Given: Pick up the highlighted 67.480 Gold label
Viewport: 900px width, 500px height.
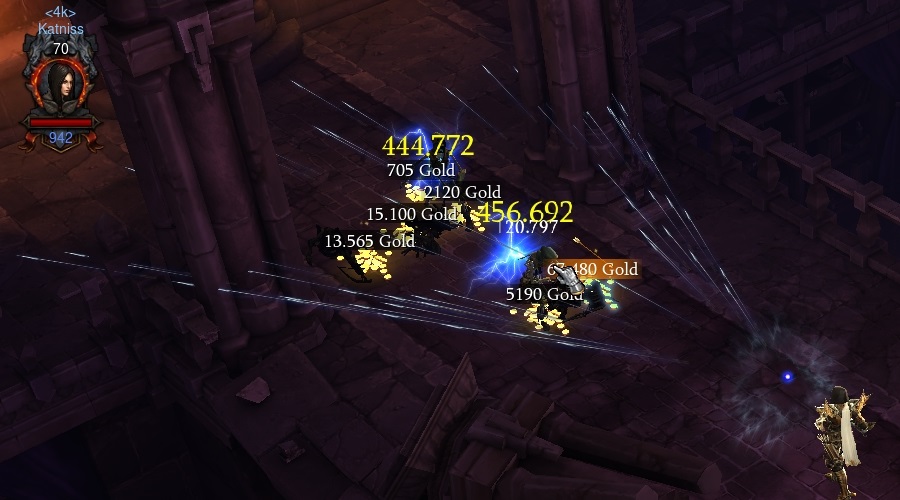Looking at the screenshot, I should 592,269.
